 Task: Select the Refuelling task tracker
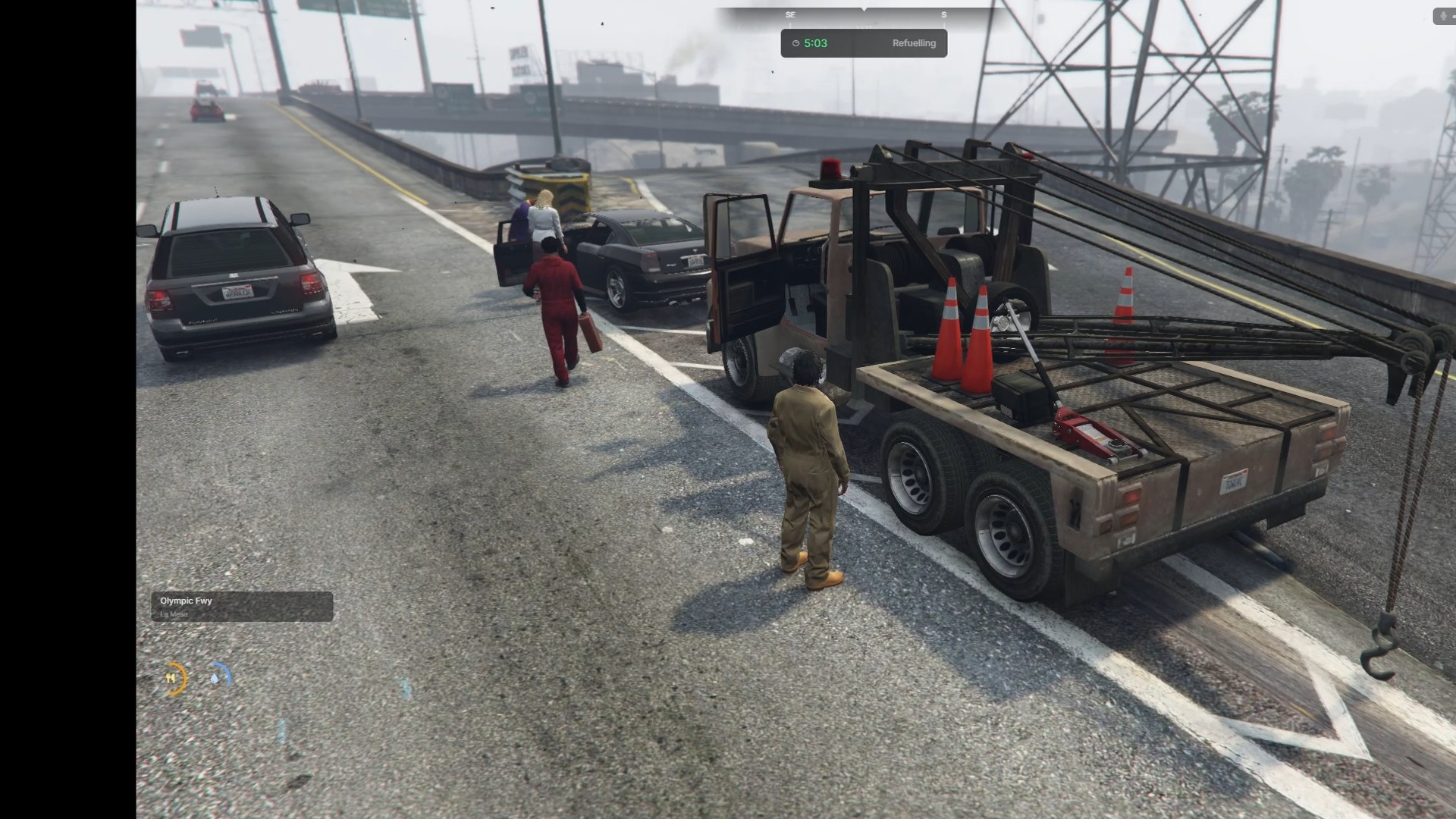click(864, 43)
